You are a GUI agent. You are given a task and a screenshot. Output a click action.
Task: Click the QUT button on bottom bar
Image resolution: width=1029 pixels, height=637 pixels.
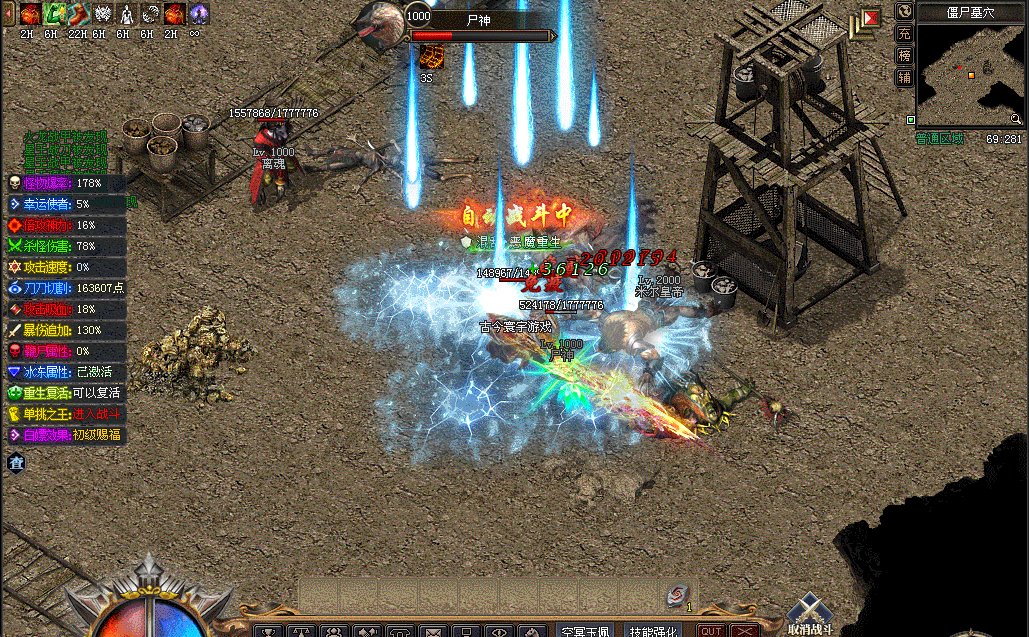[x=711, y=631]
